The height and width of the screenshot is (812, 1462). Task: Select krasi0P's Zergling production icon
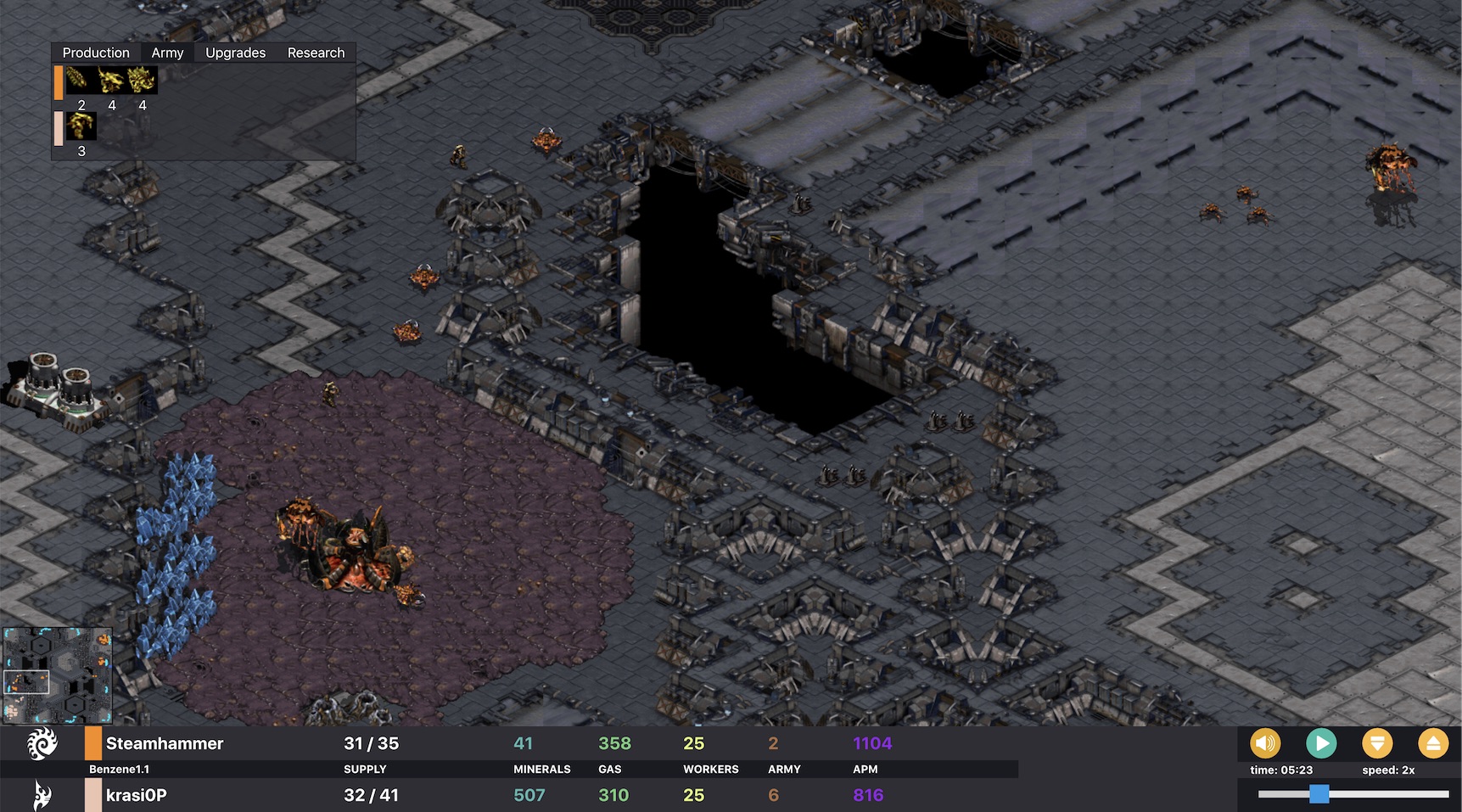click(x=81, y=126)
